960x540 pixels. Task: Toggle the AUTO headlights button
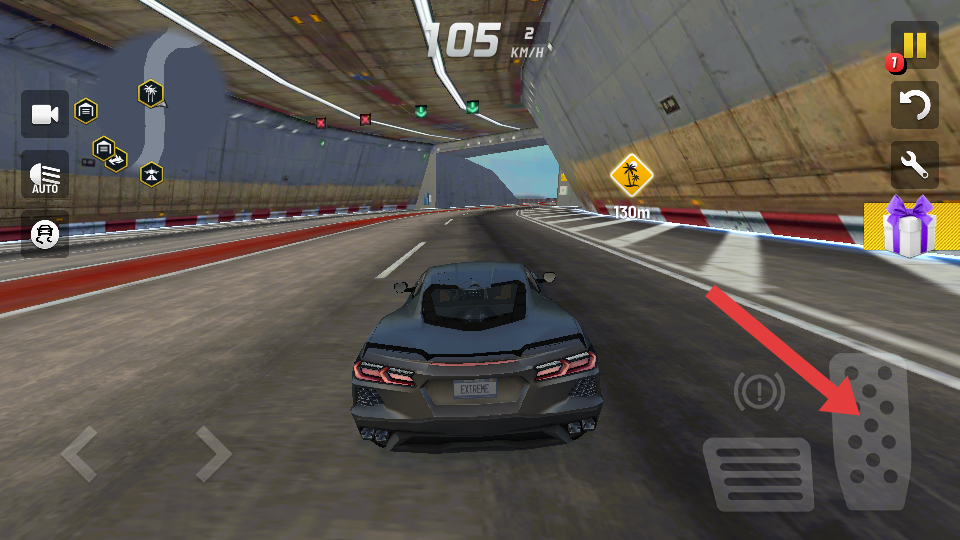[x=45, y=175]
